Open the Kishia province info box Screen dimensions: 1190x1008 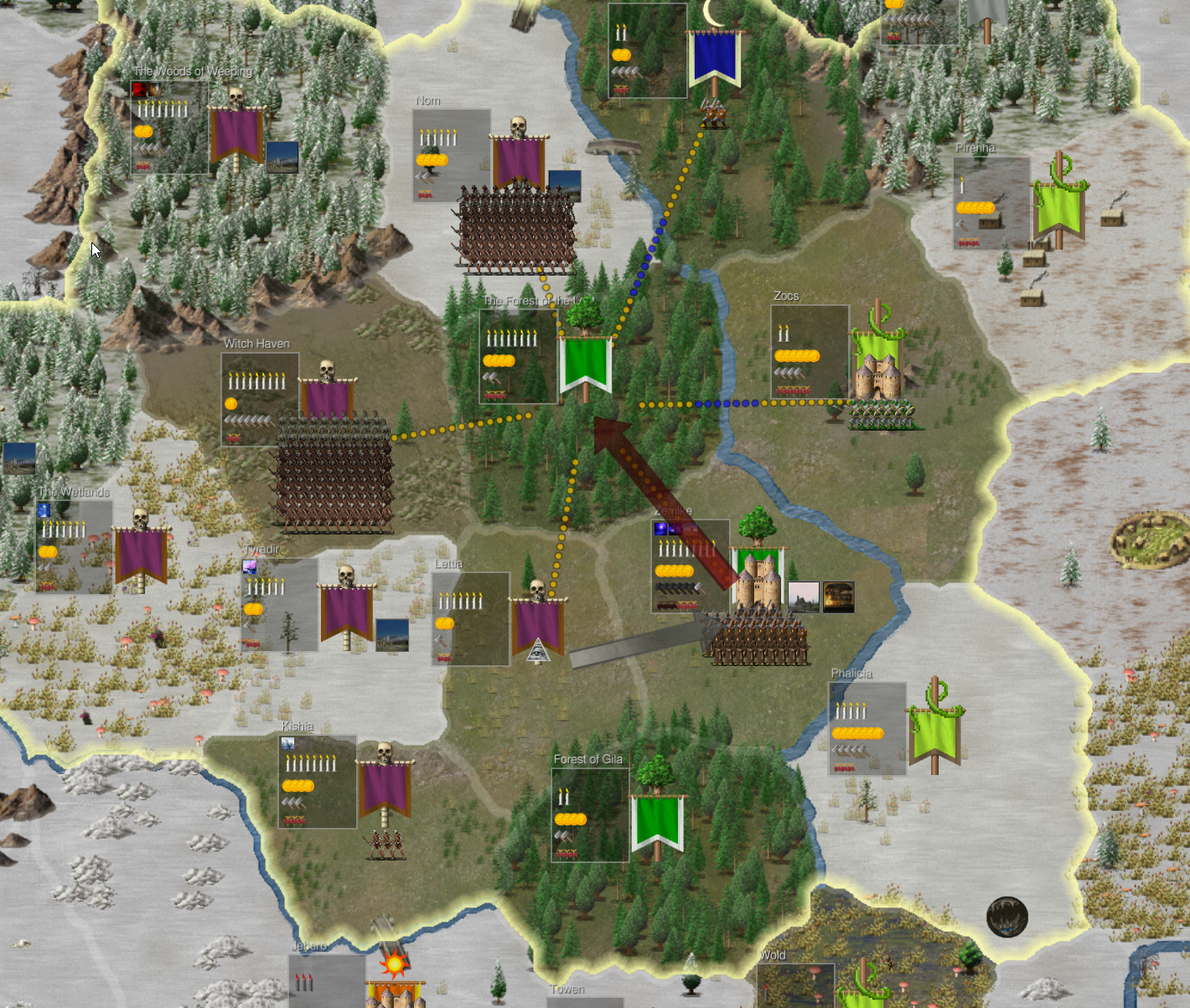318,781
